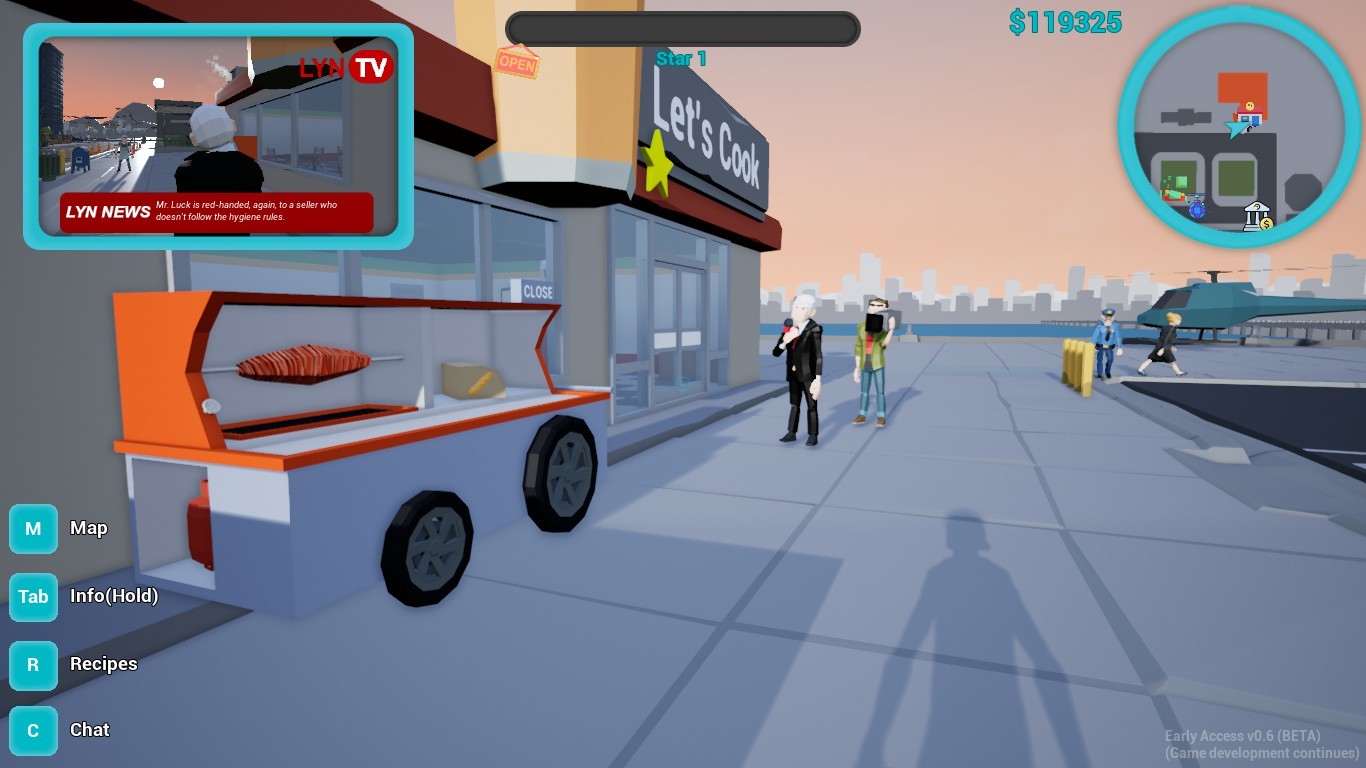
Task: Open the Map option from the shortcut list
Action: coord(89,529)
